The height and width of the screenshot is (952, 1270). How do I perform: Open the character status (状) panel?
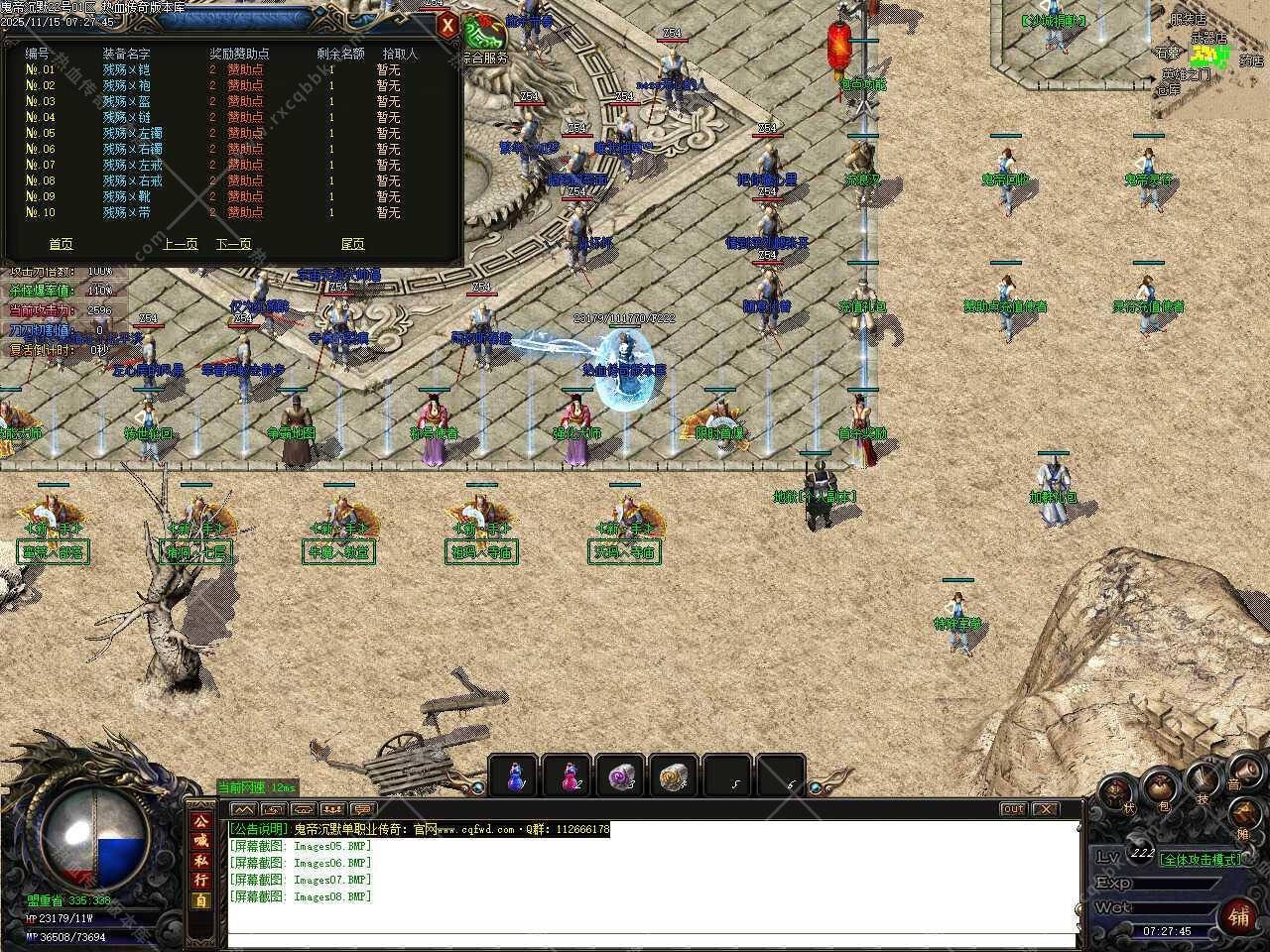1117,794
